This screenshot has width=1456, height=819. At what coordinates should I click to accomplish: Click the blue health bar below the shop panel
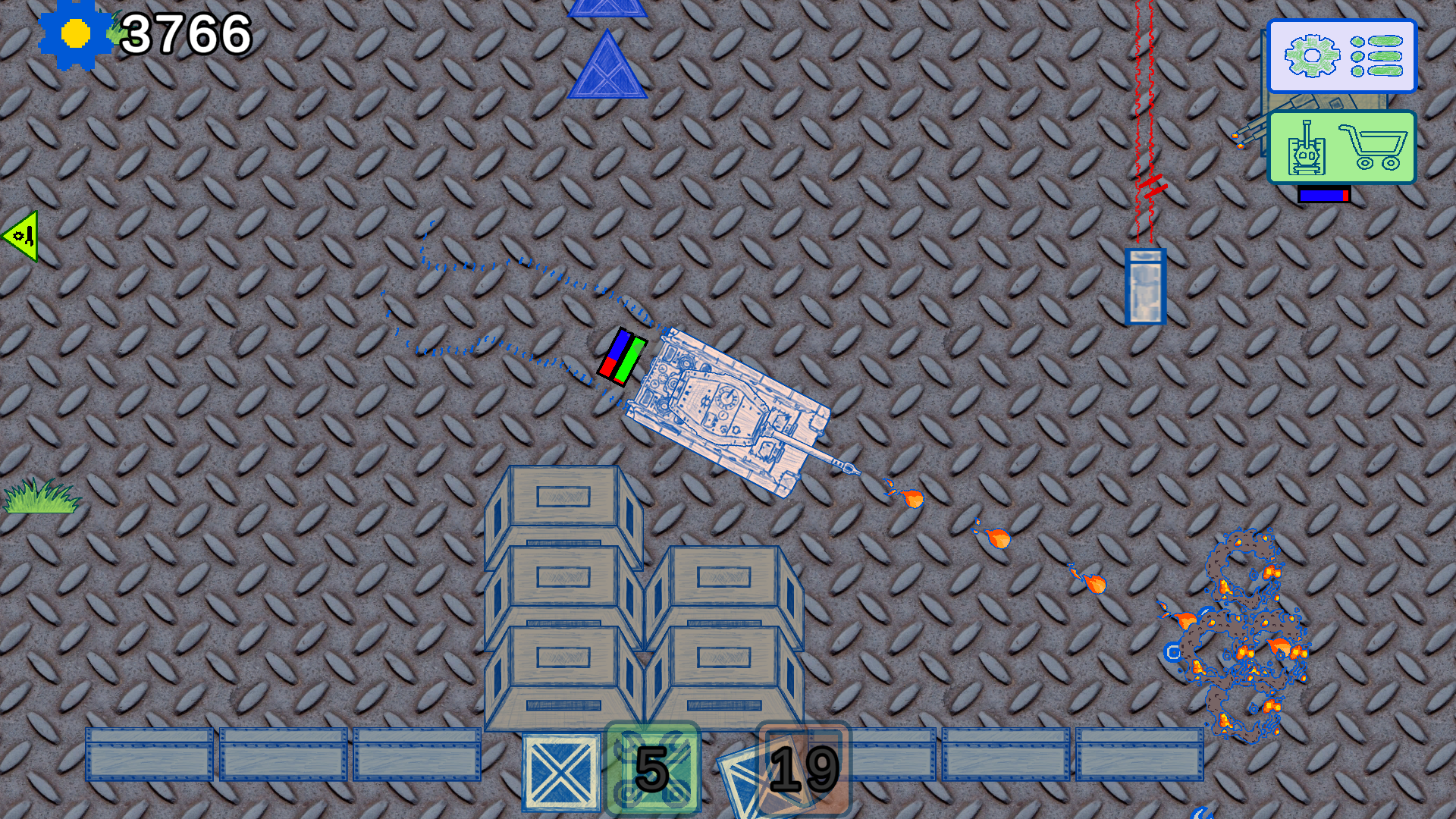(x=1323, y=195)
